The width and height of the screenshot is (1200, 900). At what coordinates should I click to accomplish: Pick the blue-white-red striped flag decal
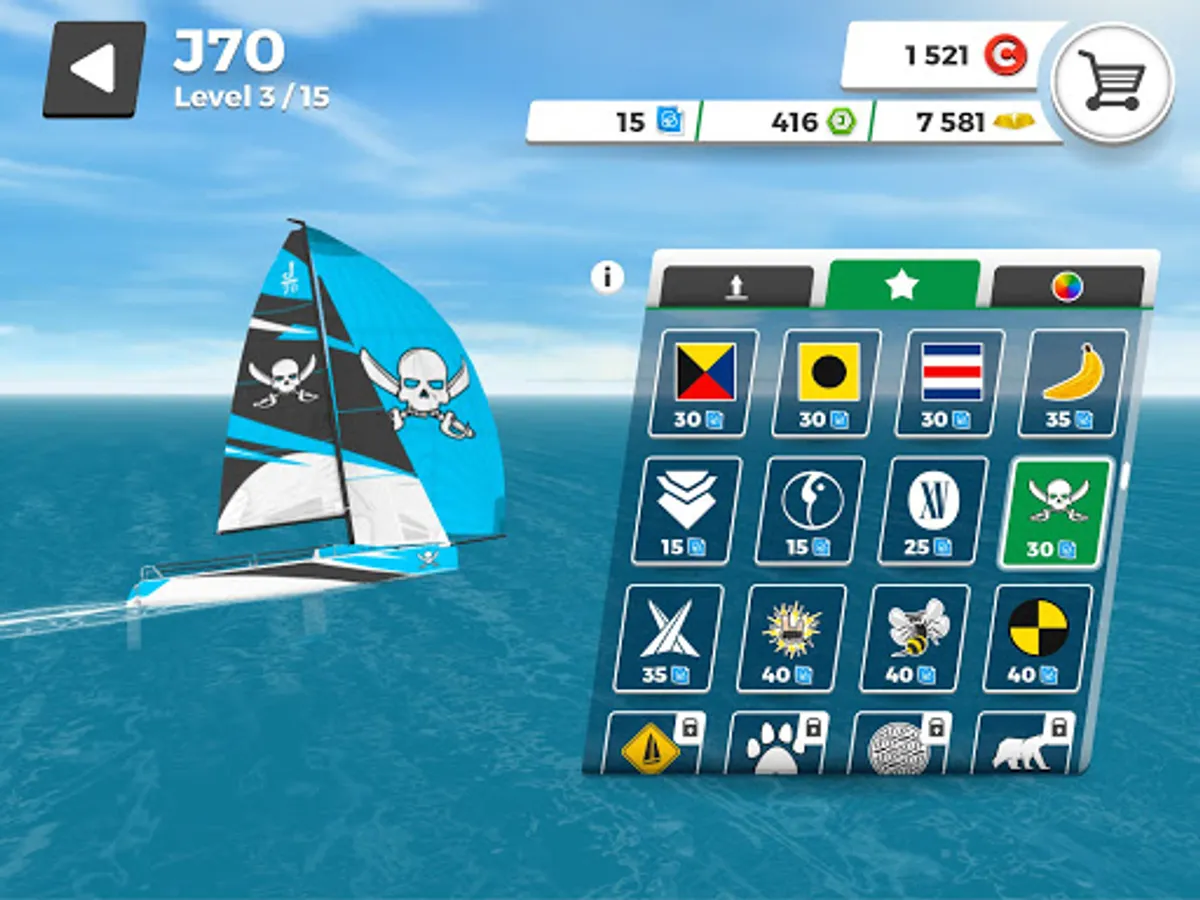click(951, 382)
